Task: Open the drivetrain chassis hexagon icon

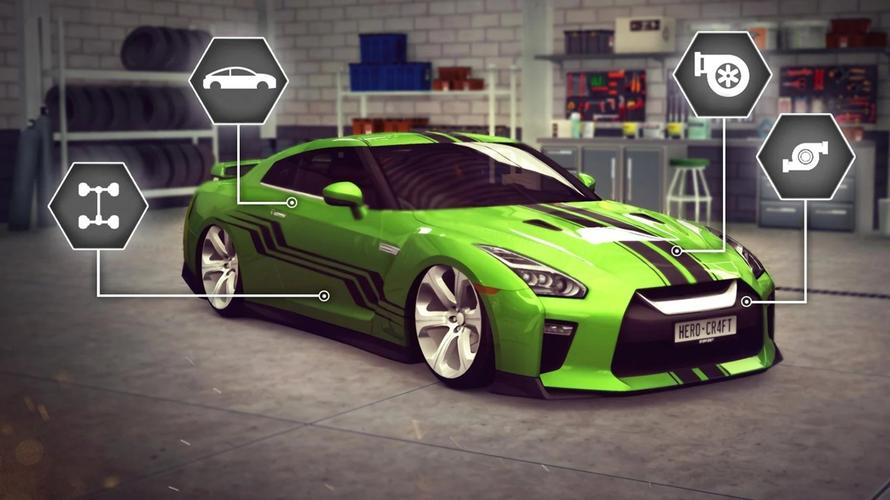Action: pos(98,205)
